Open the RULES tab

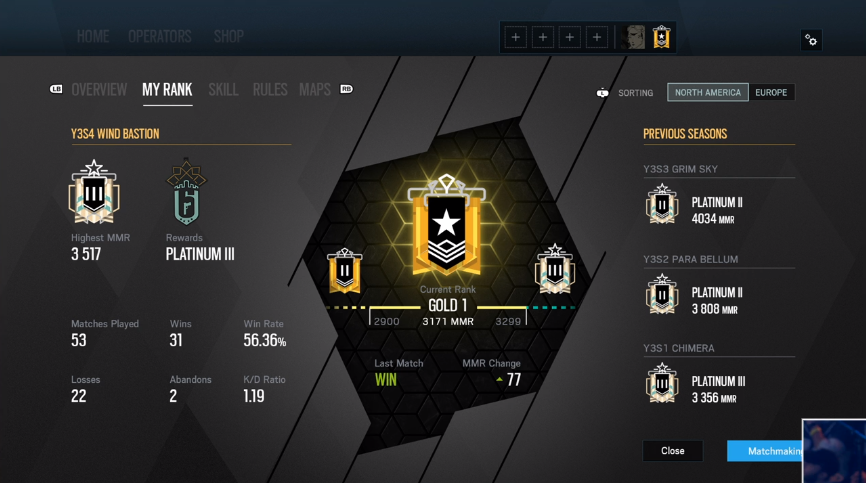pos(270,90)
